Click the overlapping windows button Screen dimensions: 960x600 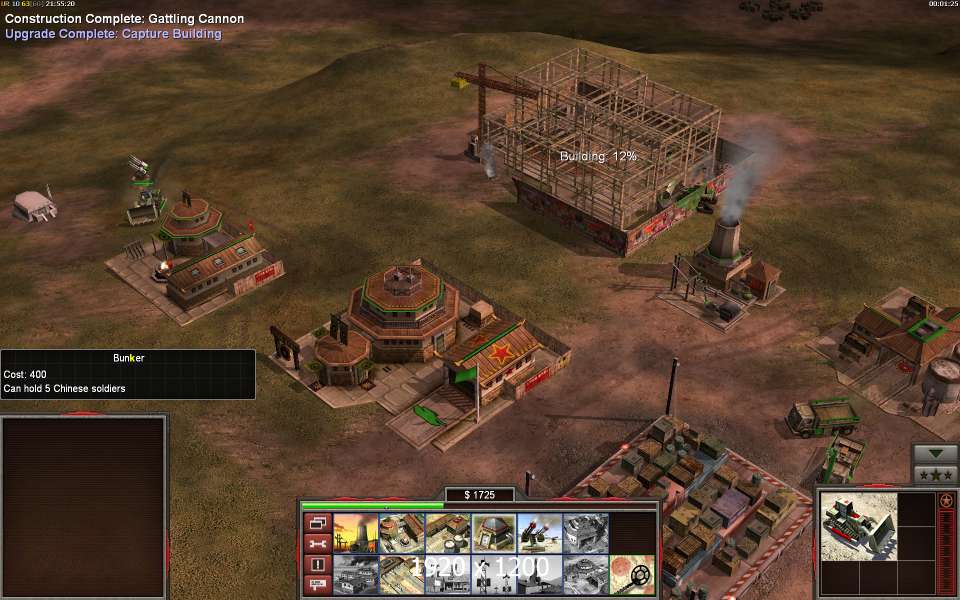pyautogui.click(x=317, y=522)
